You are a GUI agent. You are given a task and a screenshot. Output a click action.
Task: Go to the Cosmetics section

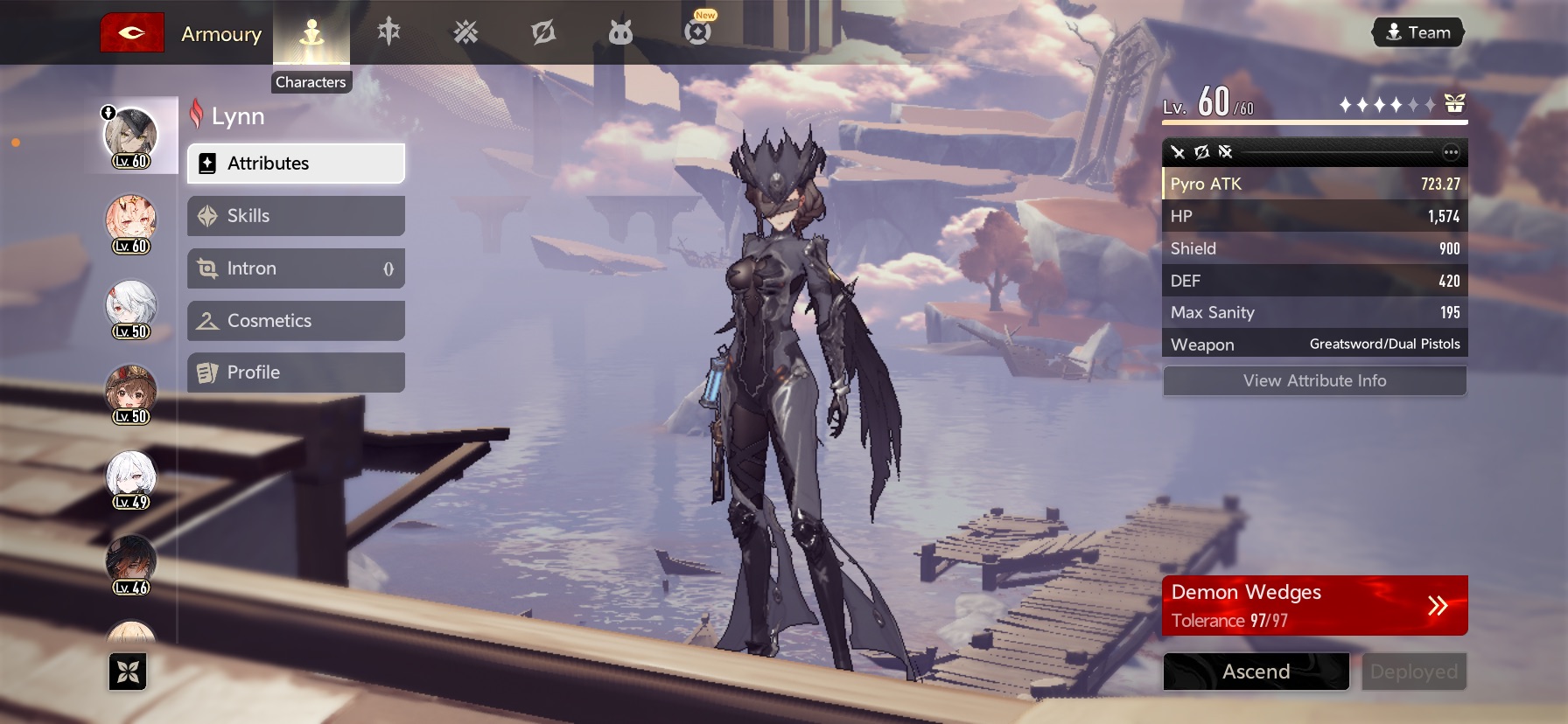[296, 321]
